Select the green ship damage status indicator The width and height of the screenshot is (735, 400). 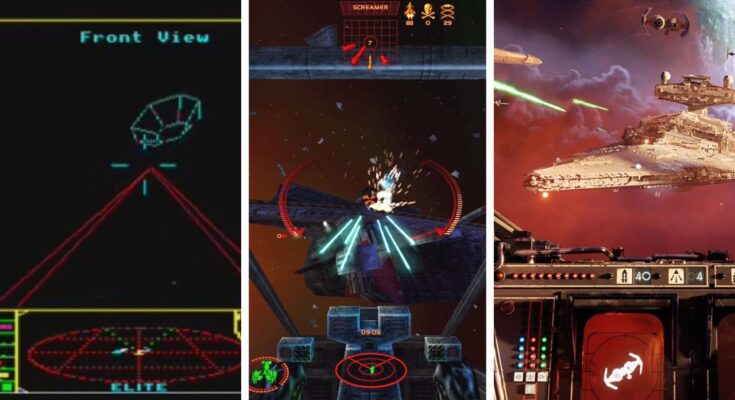tap(268, 373)
